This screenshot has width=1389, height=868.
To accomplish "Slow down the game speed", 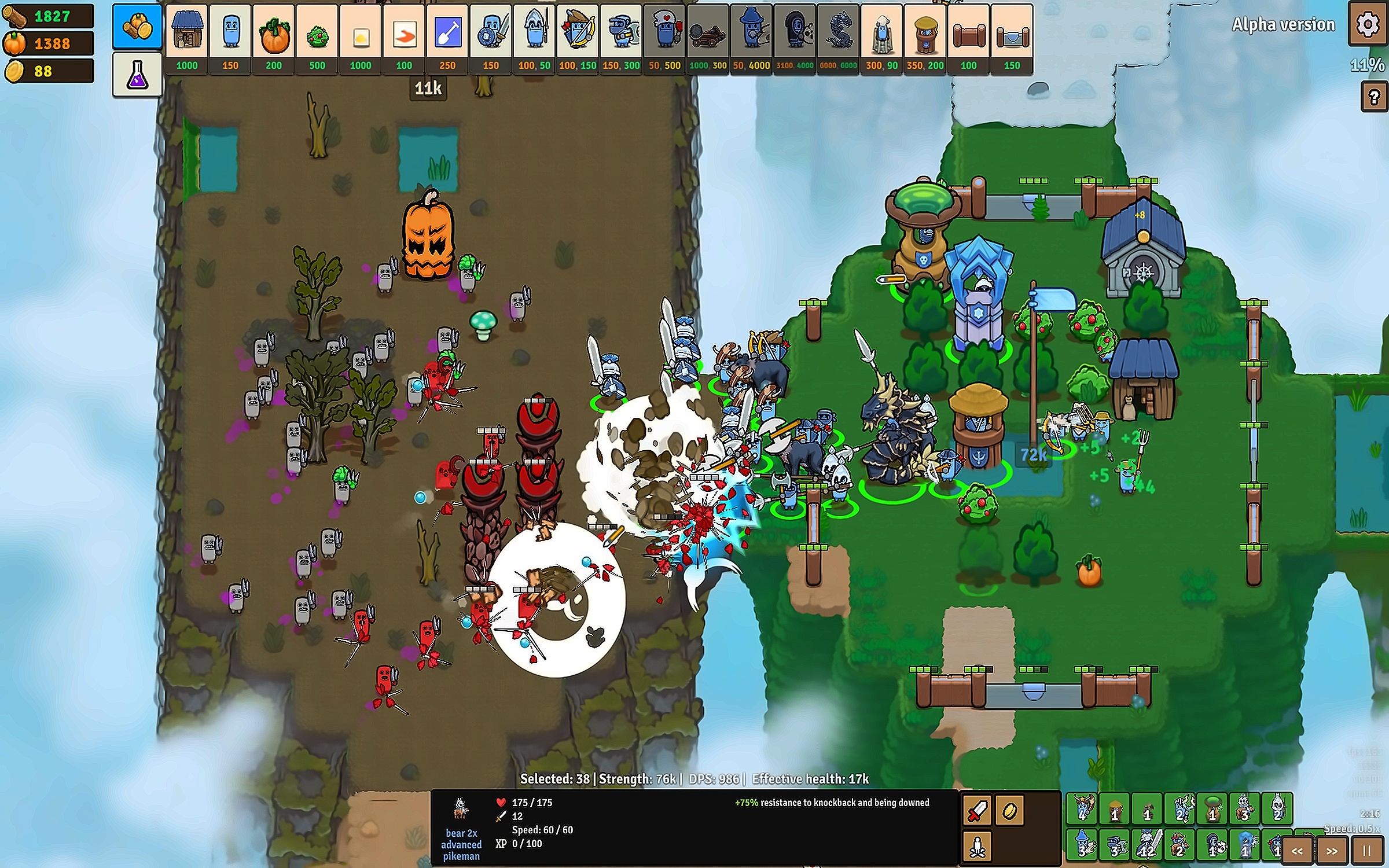I will tap(1297, 851).
